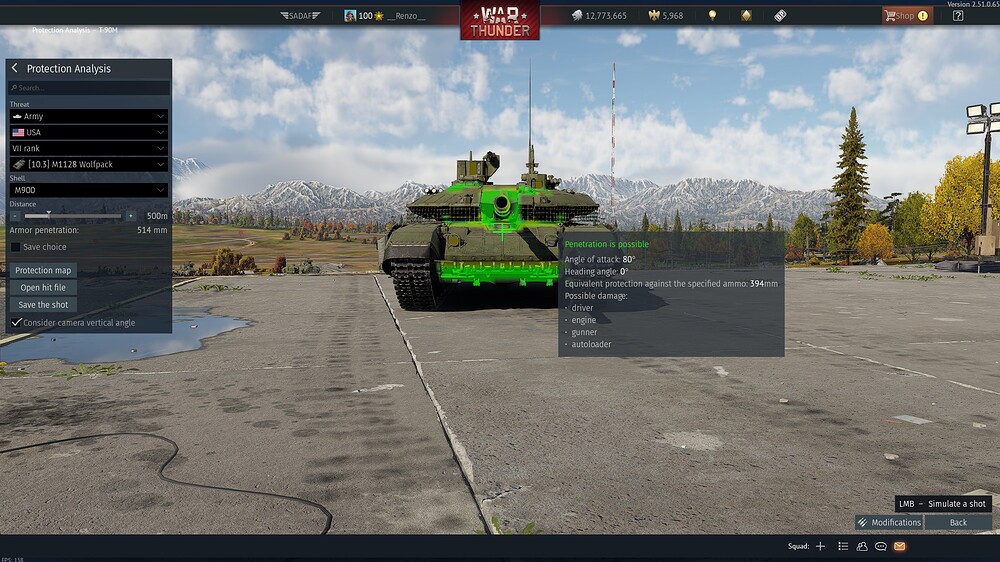Toggle the Save choice checkbox
This screenshot has width=1000, height=562.
(x=16, y=247)
